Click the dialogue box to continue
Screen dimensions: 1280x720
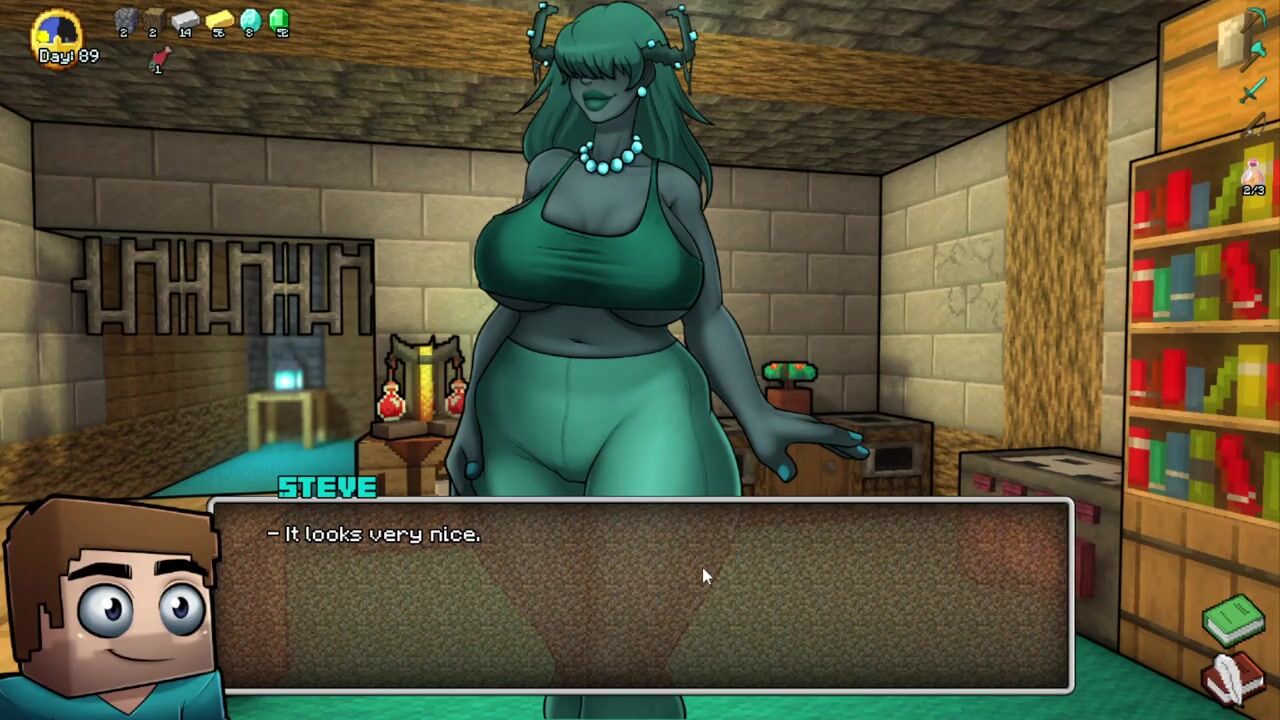640,595
